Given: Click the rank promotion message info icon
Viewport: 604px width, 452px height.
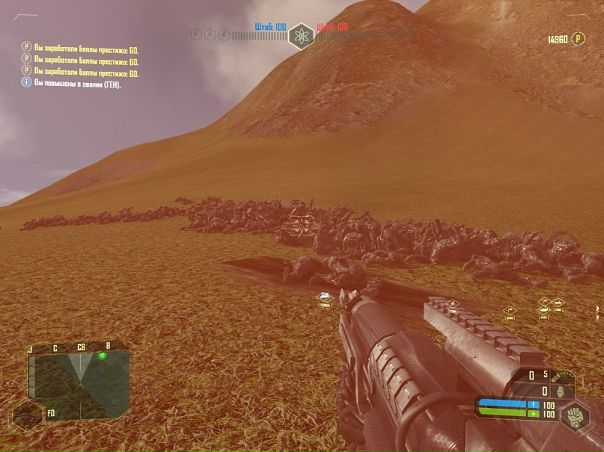Looking at the screenshot, I should click(27, 83).
